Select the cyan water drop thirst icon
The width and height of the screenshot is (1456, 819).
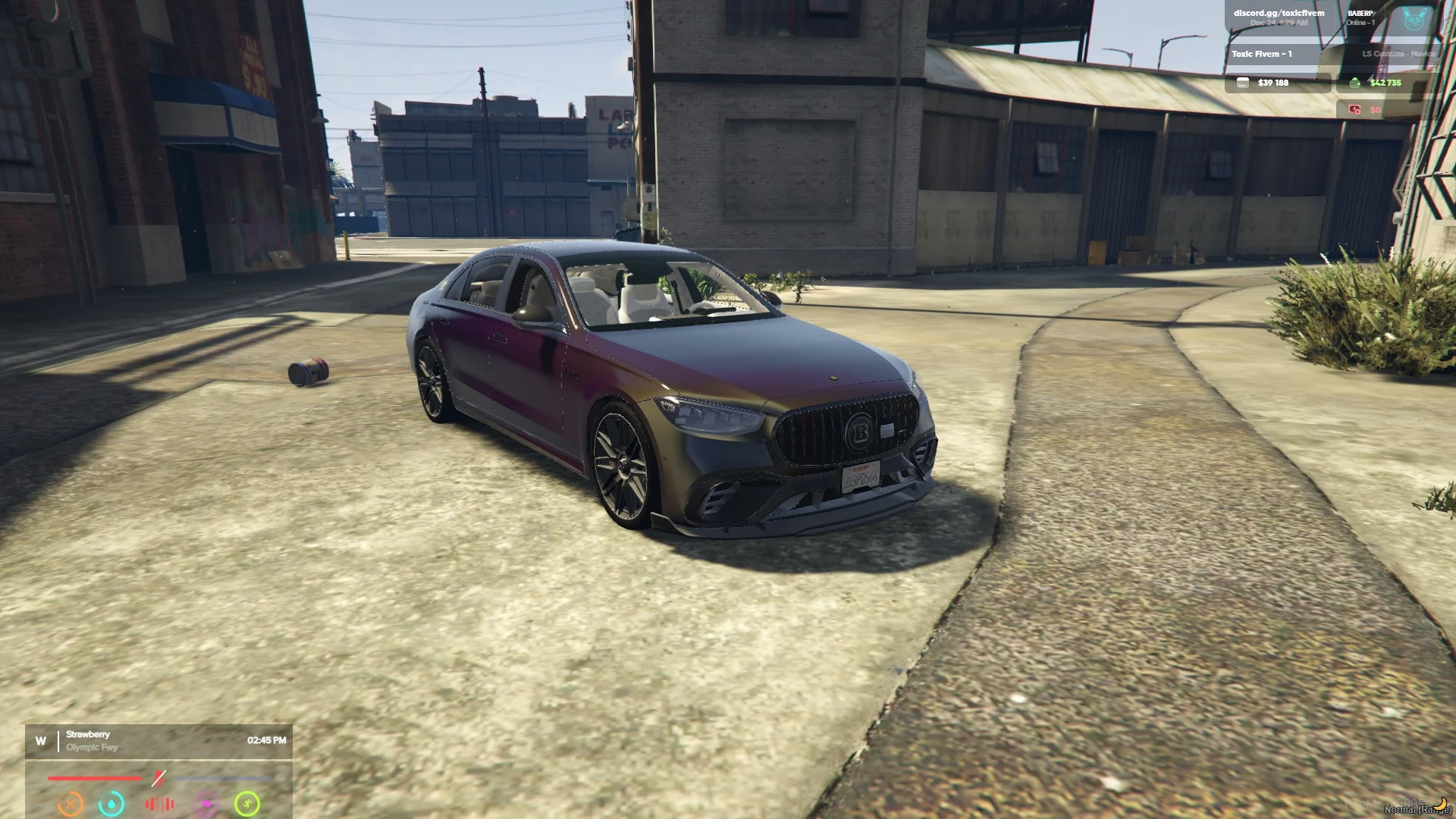(111, 803)
